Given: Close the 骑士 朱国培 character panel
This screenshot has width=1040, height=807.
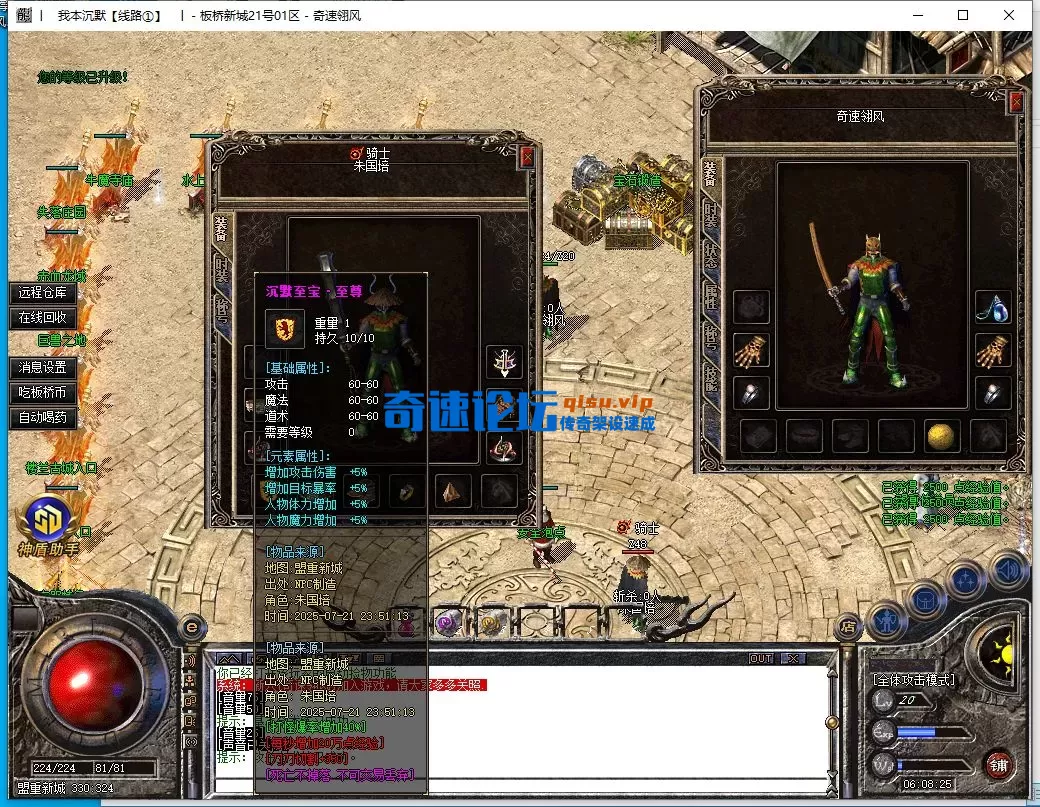Looking at the screenshot, I should click(527, 157).
